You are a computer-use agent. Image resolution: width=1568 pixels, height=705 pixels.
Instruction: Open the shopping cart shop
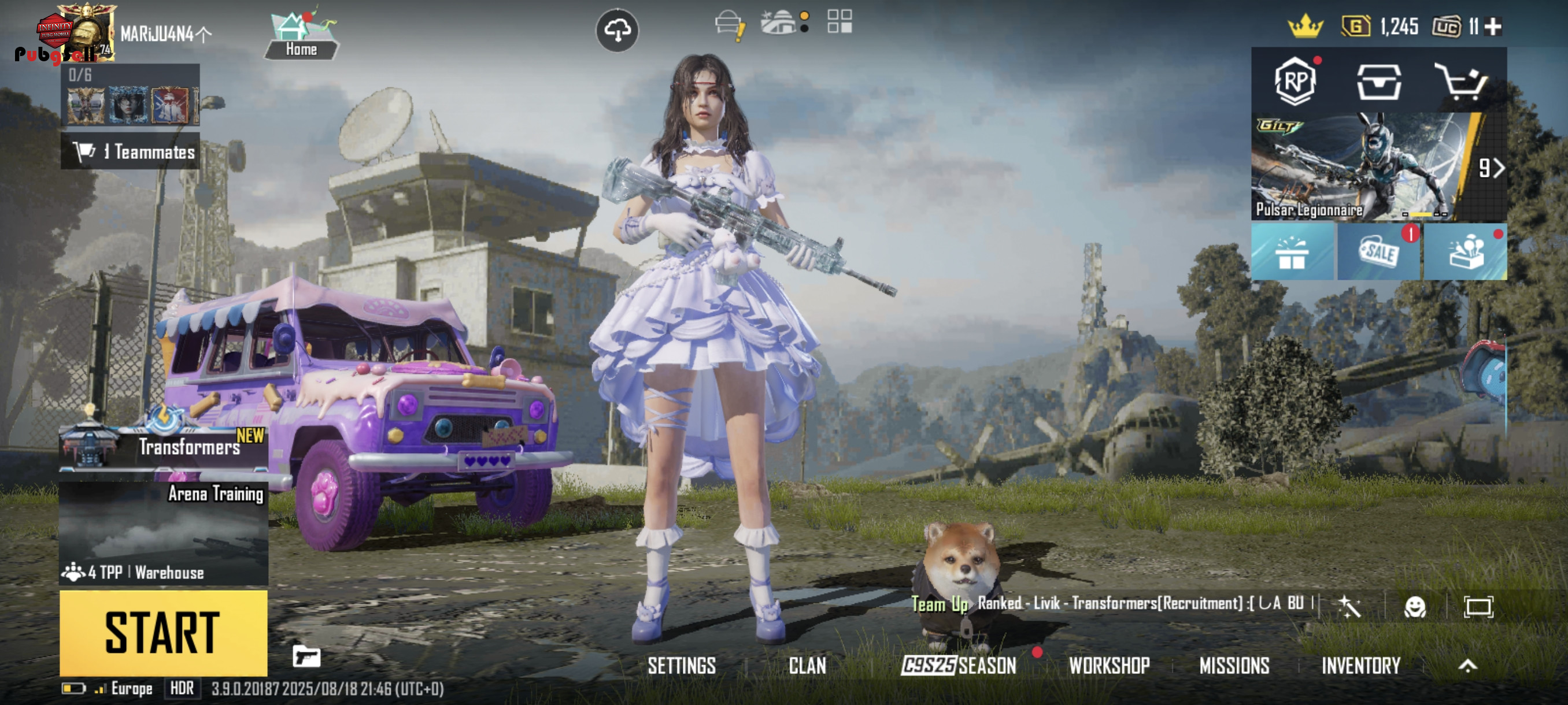(x=1461, y=81)
